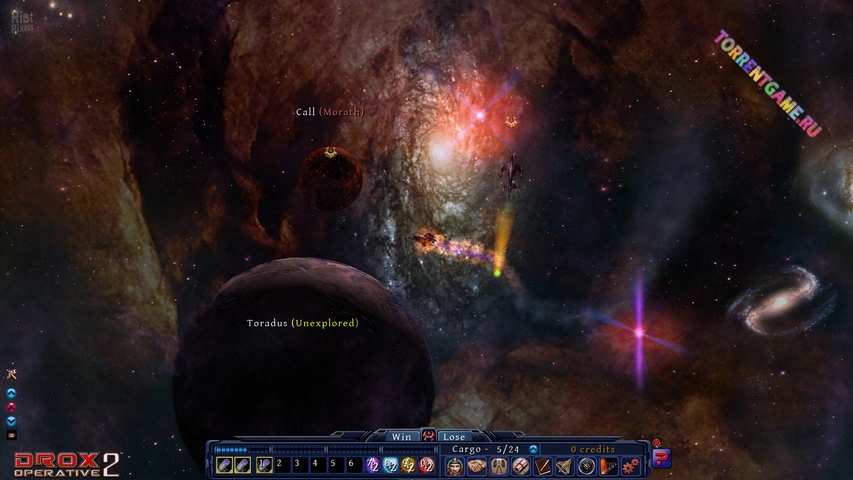Open the captain portrait screen
The height and width of the screenshot is (480, 853).
pyautogui.click(x=455, y=466)
